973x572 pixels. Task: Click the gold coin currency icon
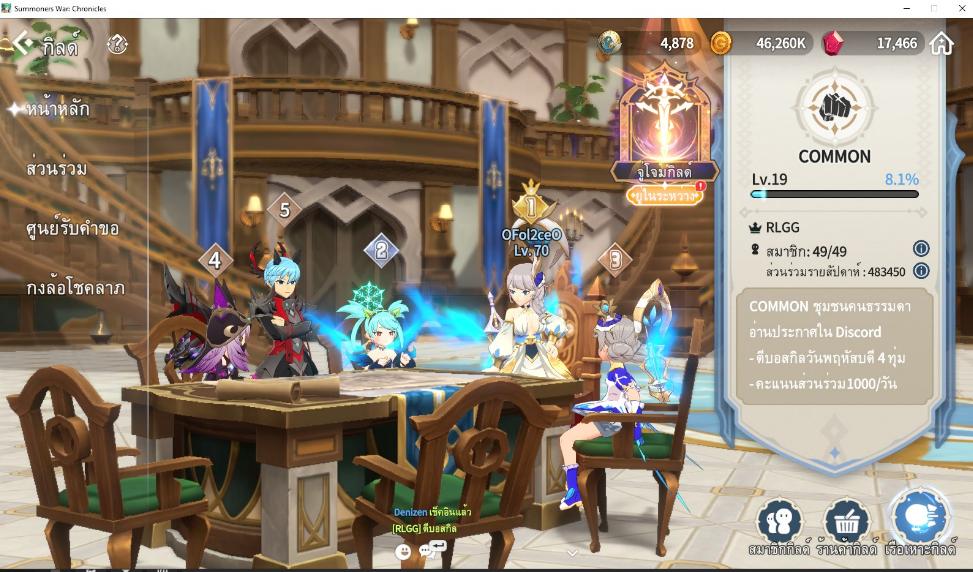click(x=721, y=43)
